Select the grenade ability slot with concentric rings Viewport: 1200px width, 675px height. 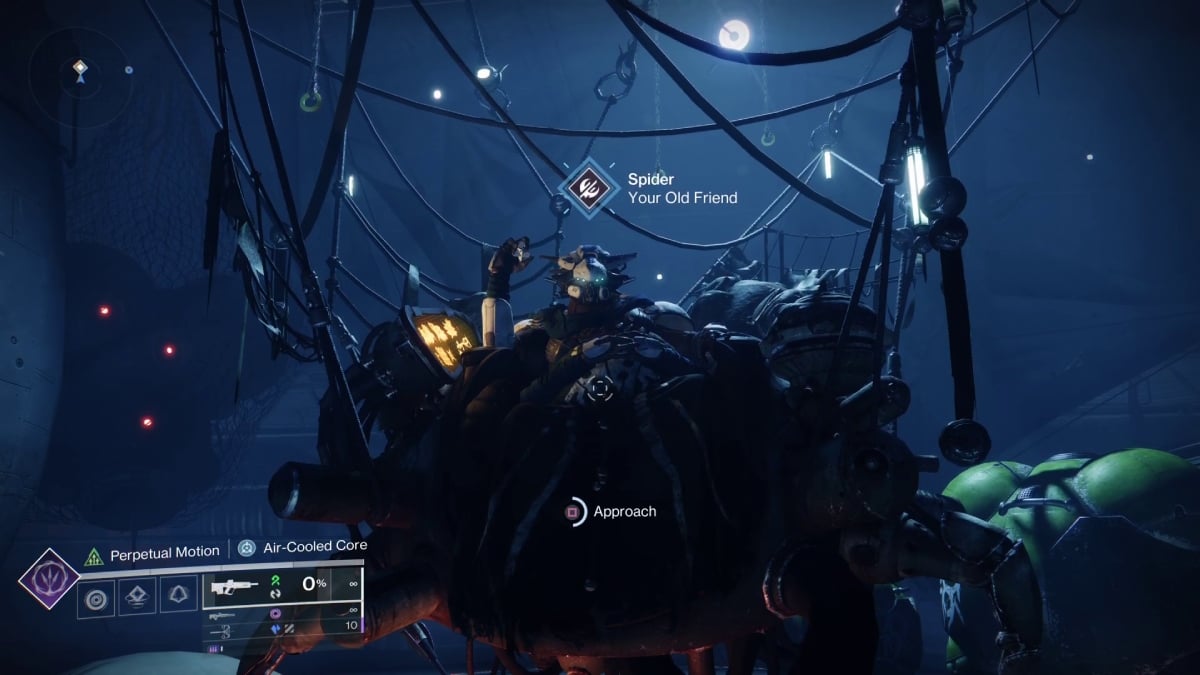click(96, 599)
